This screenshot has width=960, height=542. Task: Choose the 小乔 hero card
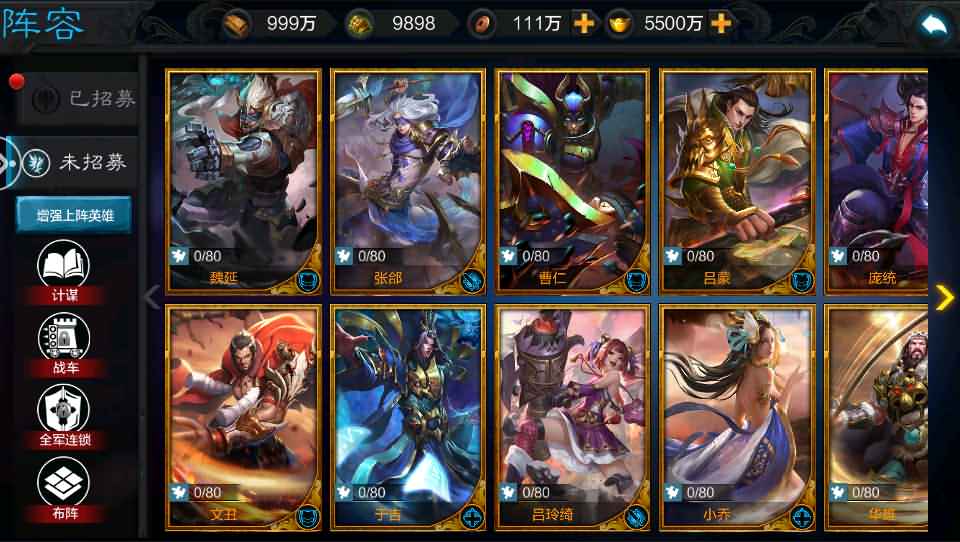(738, 416)
